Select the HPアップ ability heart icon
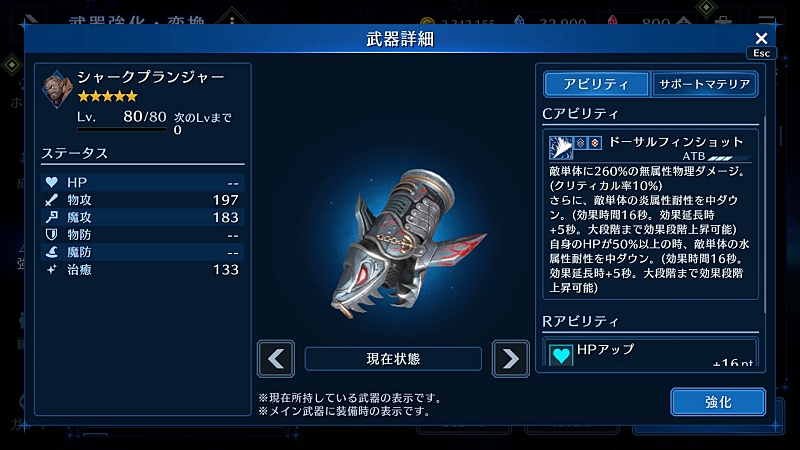 (x=561, y=354)
